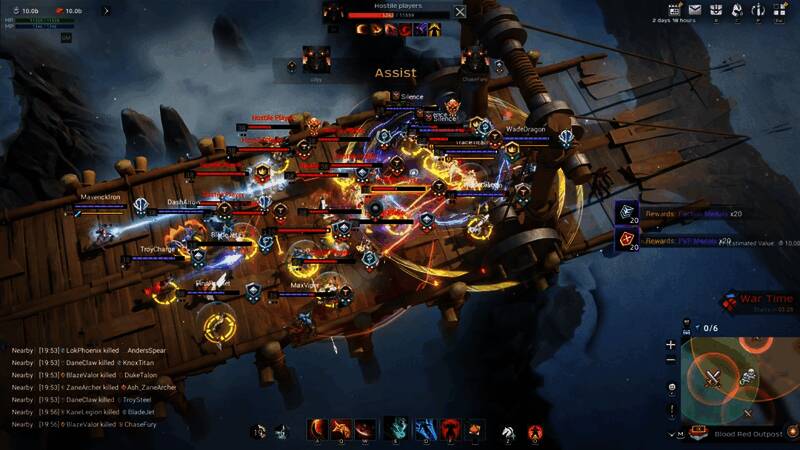Click the Assist label

point(395,73)
